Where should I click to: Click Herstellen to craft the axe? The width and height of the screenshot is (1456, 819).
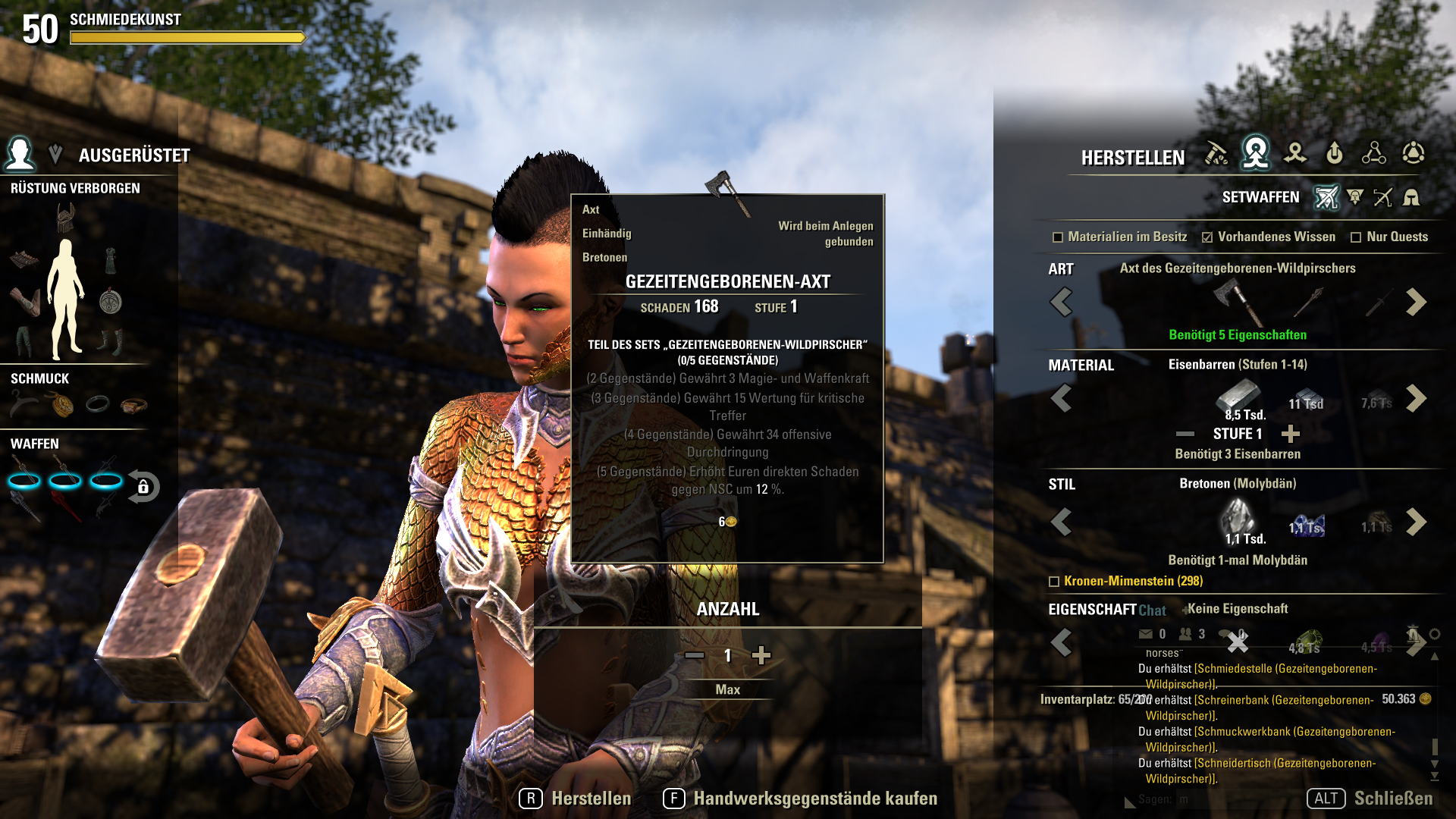point(576,799)
